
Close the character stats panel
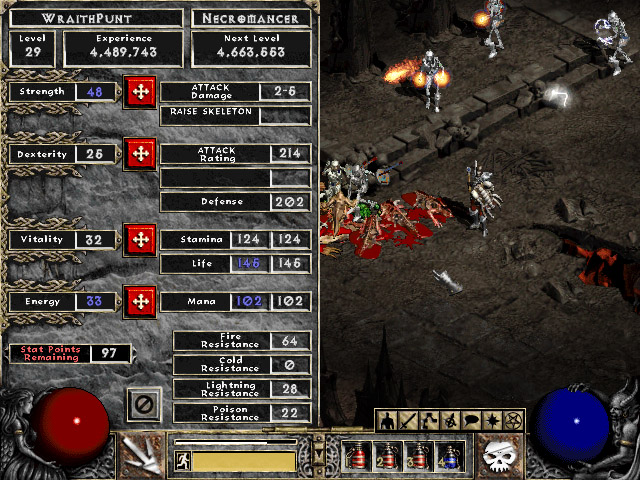tap(143, 404)
